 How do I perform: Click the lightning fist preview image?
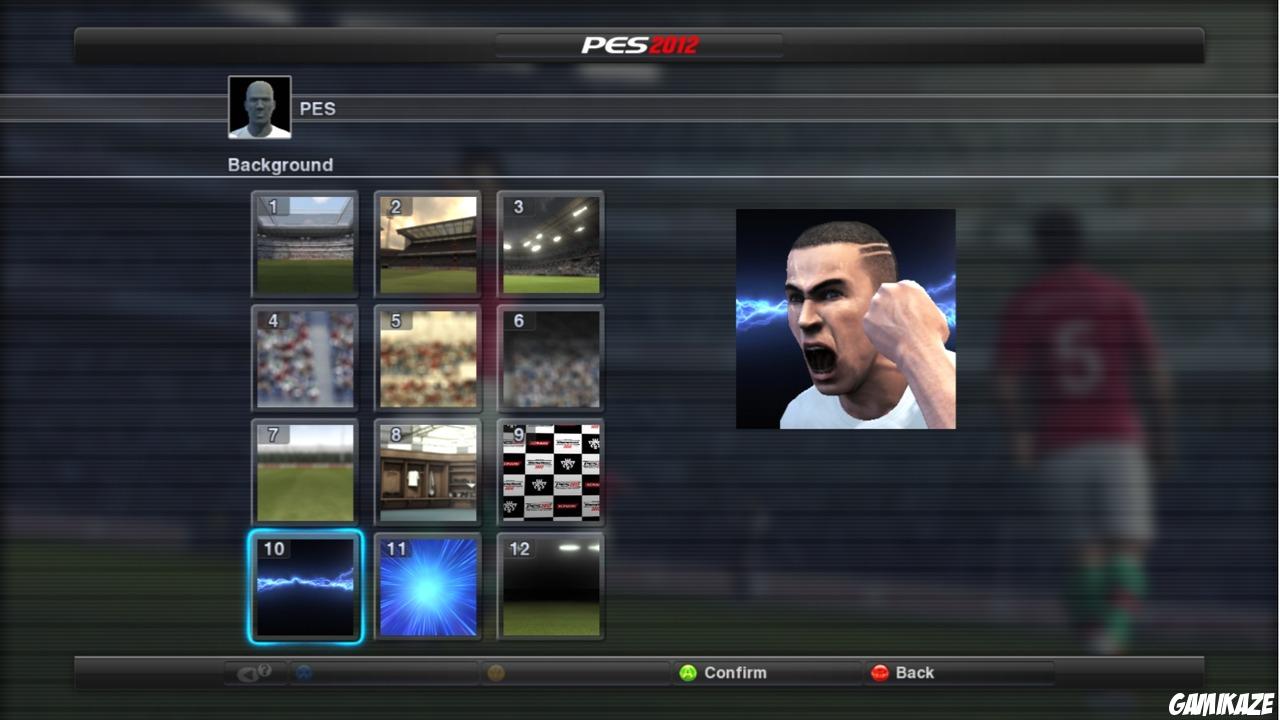click(x=846, y=318)
